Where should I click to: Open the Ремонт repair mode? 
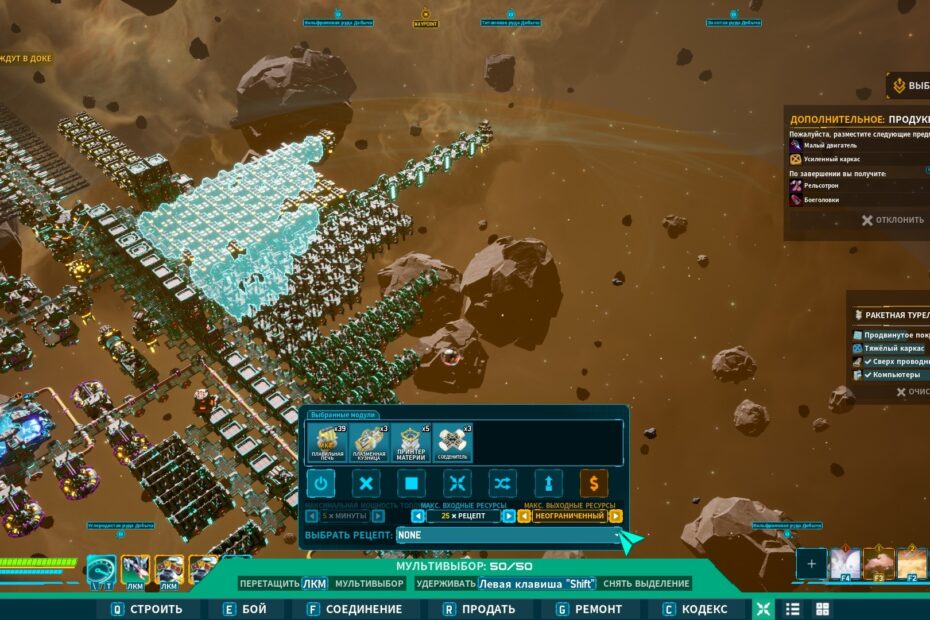tap(588, 609)
